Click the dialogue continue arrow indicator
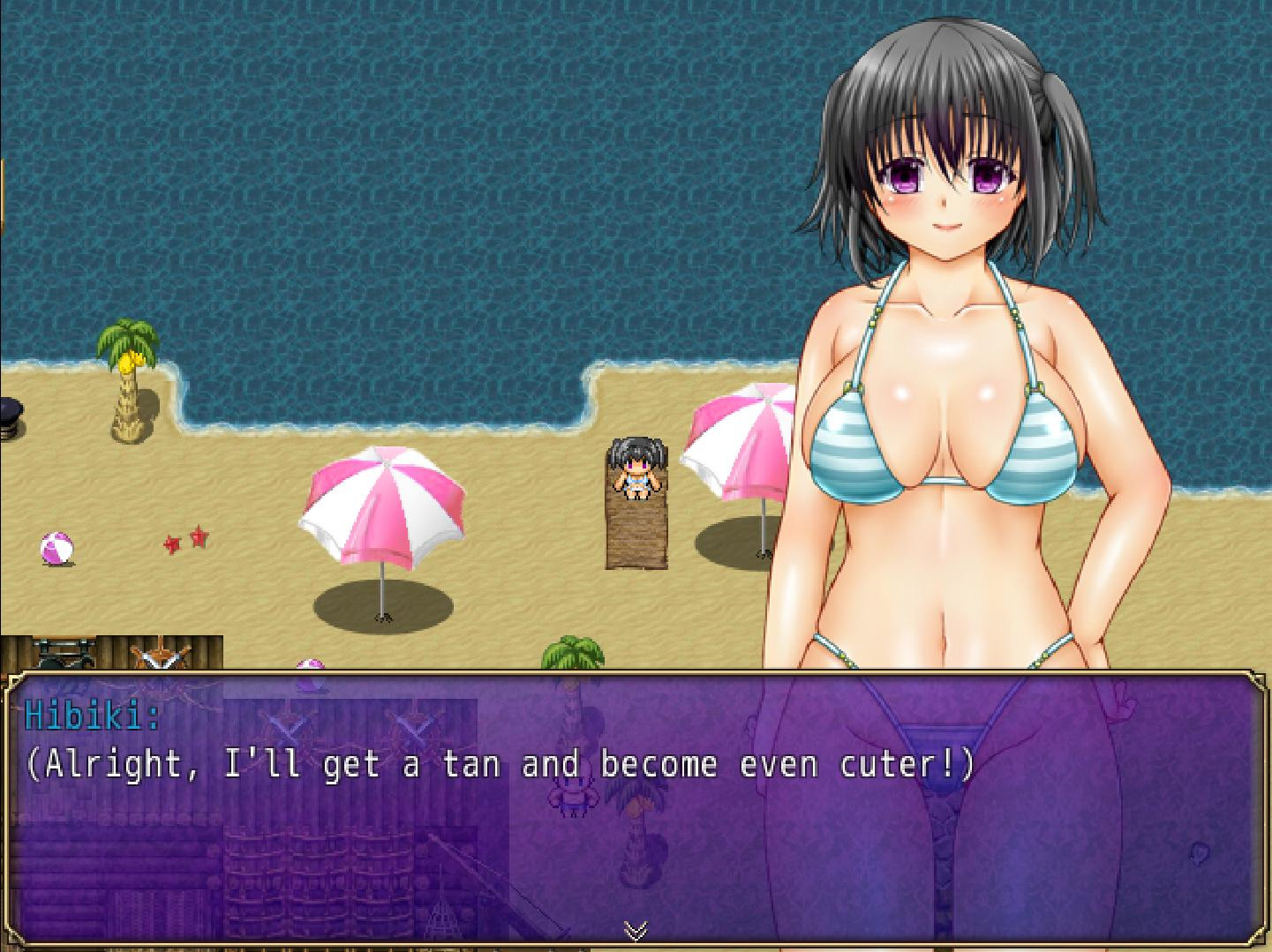 click(636, 929)
